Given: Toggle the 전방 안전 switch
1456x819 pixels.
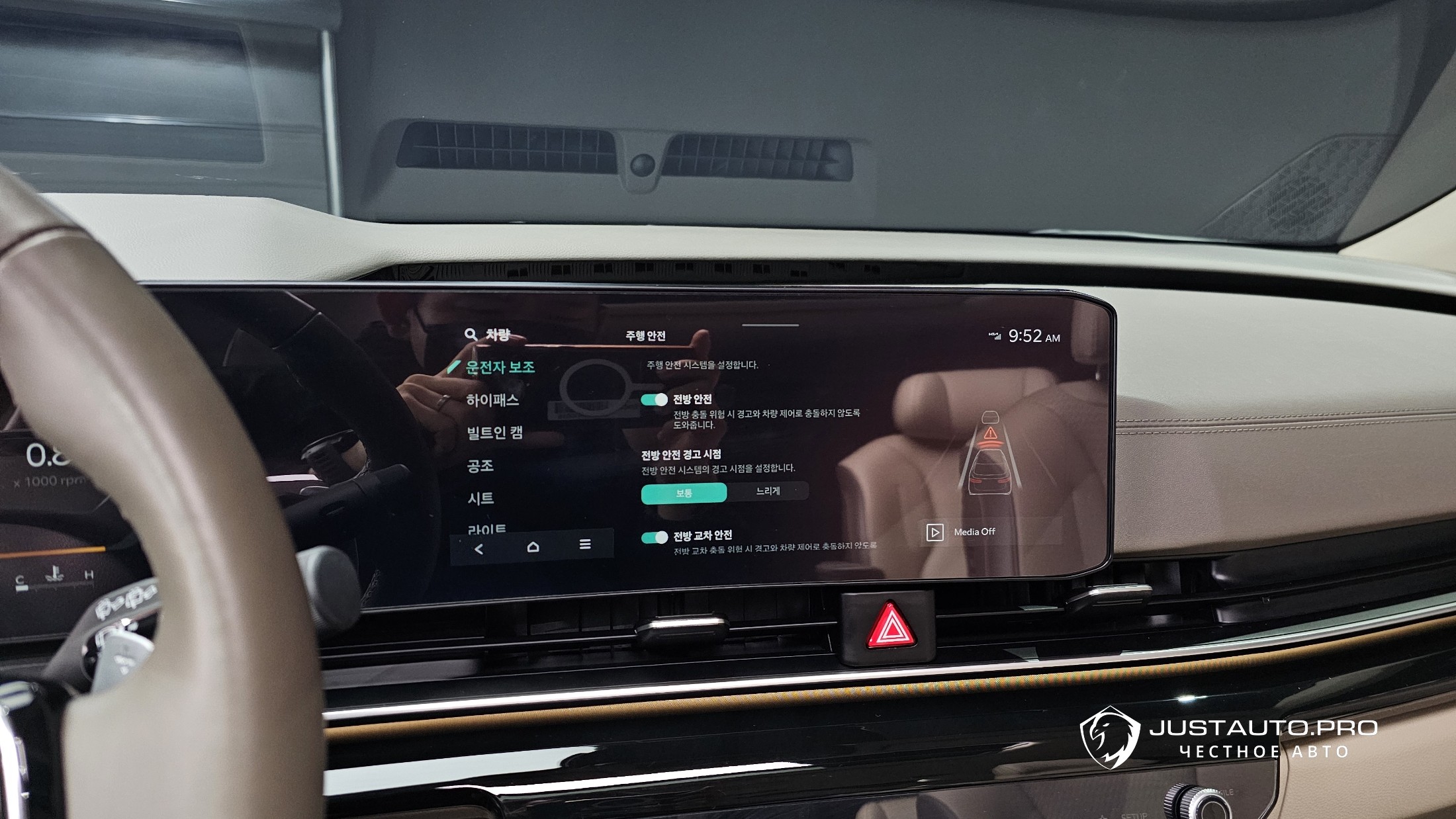Looking at the screenshot, I should tap(654, 400).
